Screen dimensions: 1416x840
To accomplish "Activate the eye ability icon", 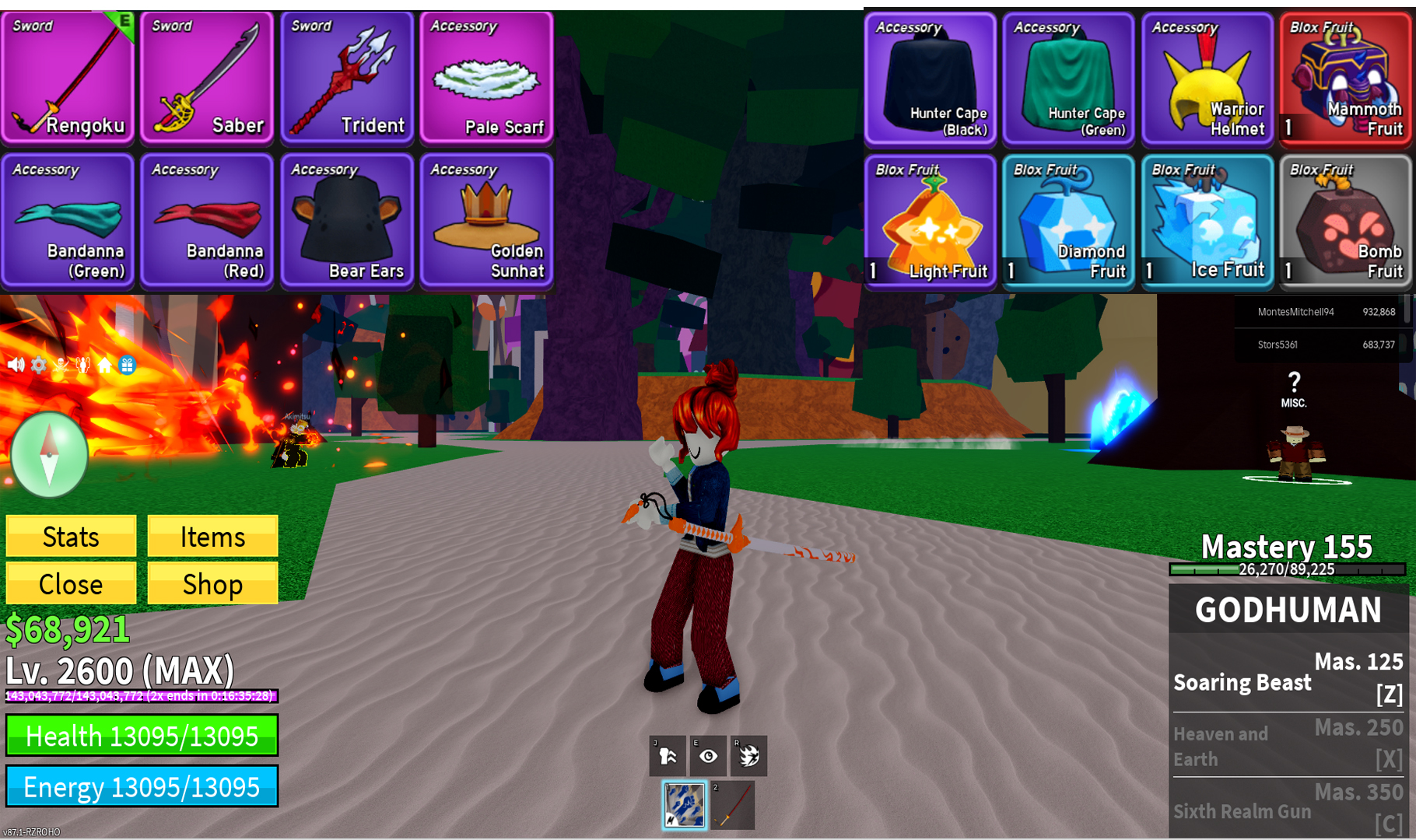I will [x=708, y=756].
